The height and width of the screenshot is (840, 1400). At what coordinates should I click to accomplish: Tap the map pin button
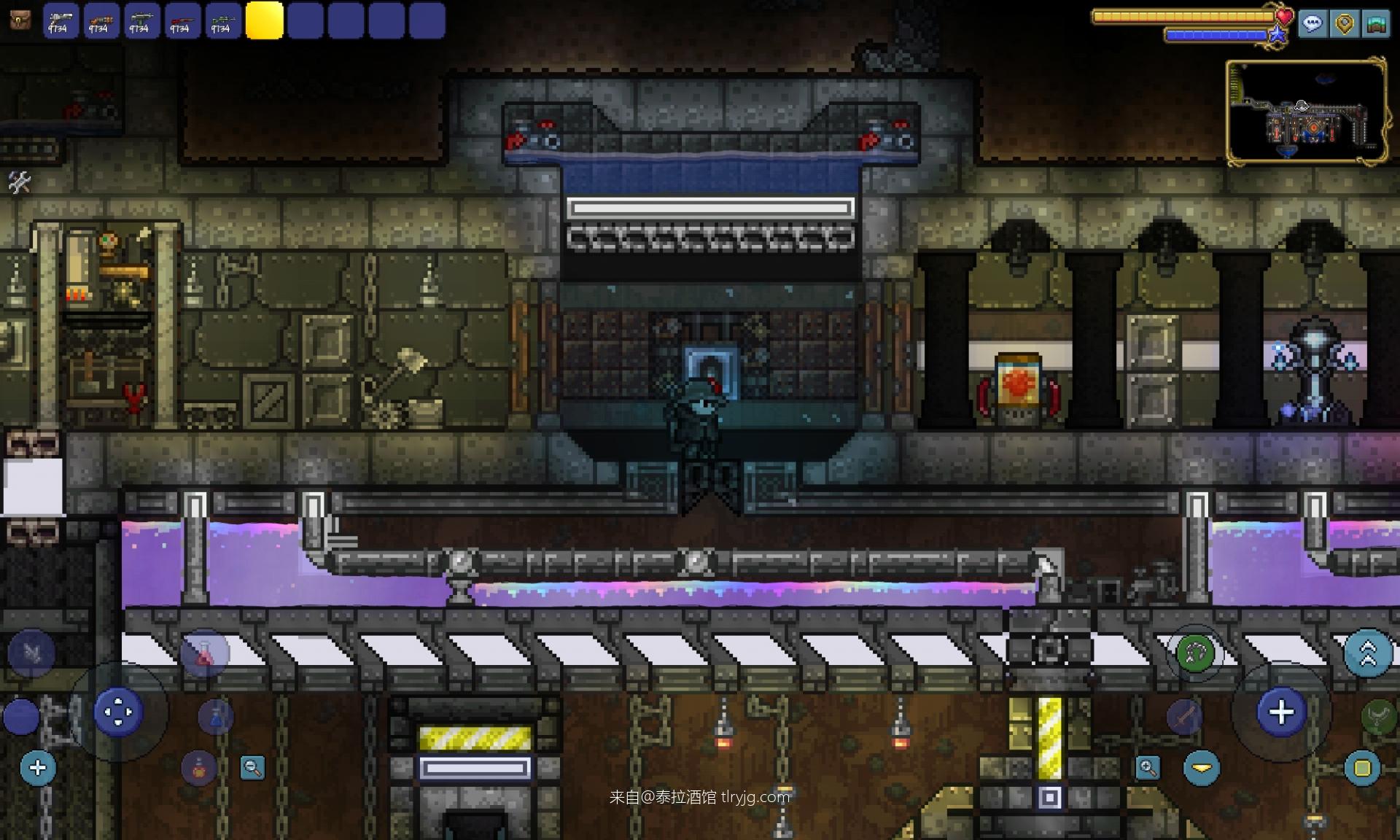coord(1344,23)
